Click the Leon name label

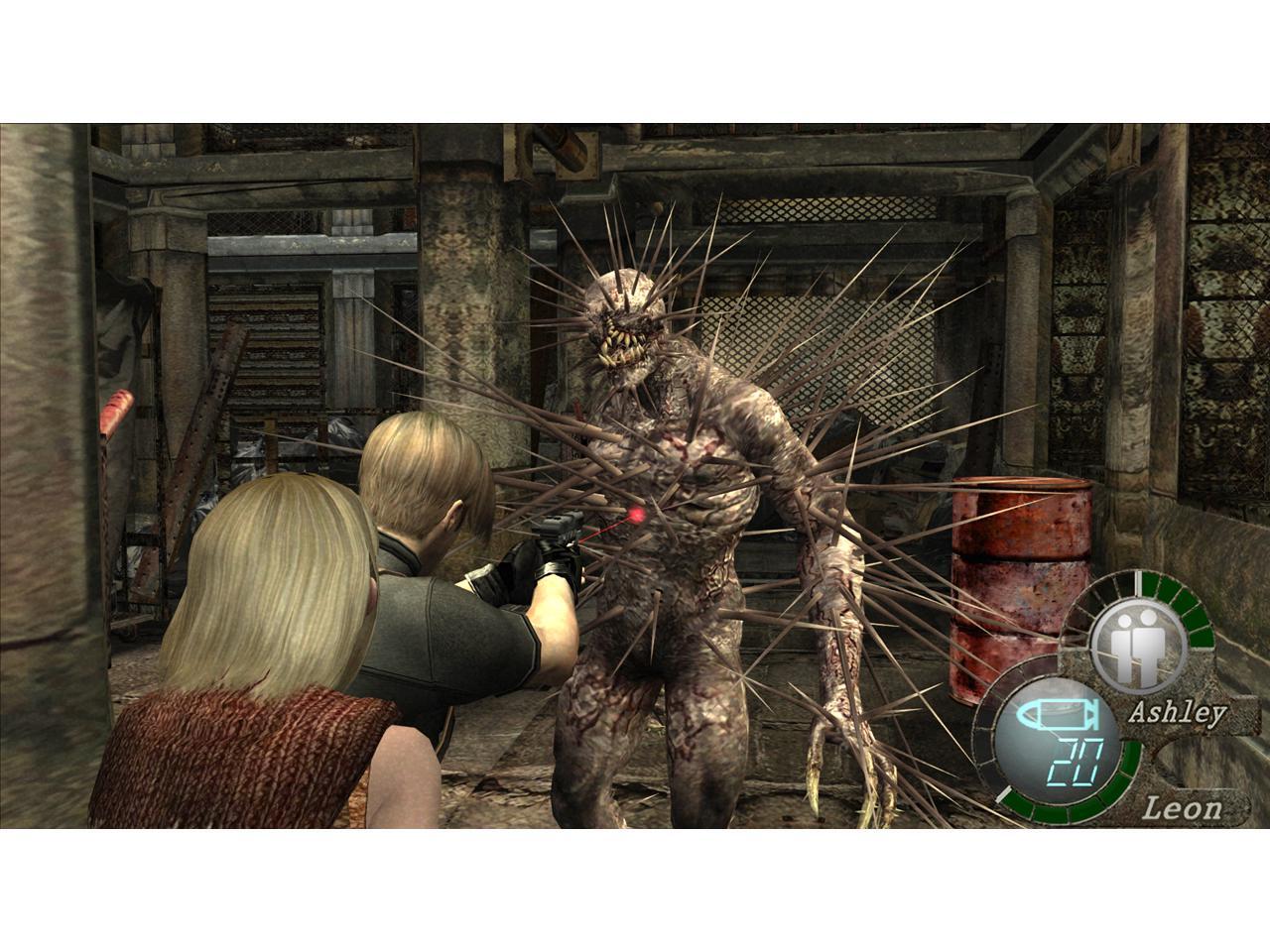click(1184, 808)
